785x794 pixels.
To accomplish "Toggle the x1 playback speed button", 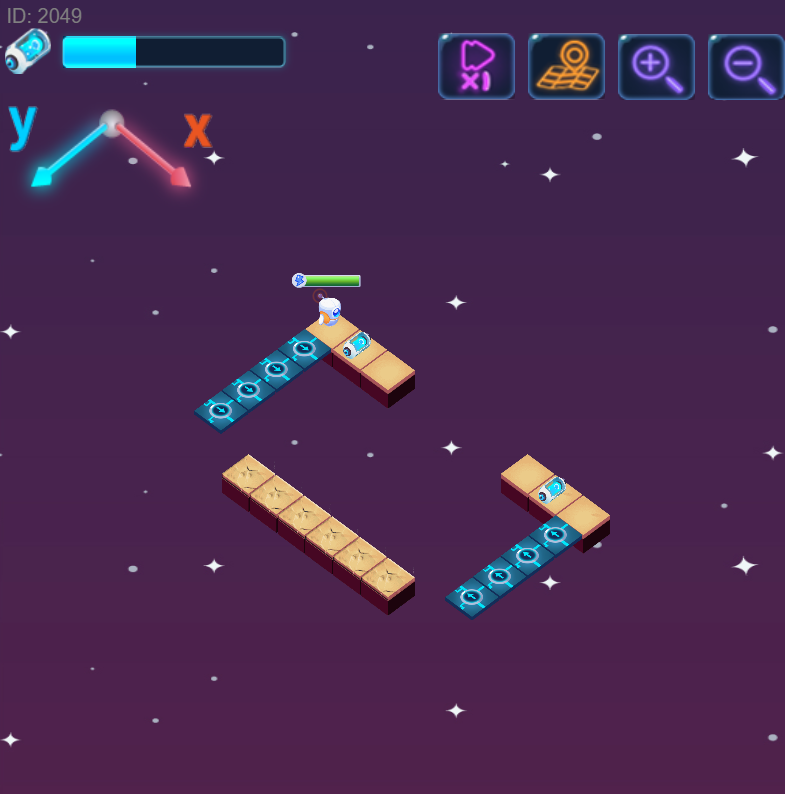I will (476, 67).
